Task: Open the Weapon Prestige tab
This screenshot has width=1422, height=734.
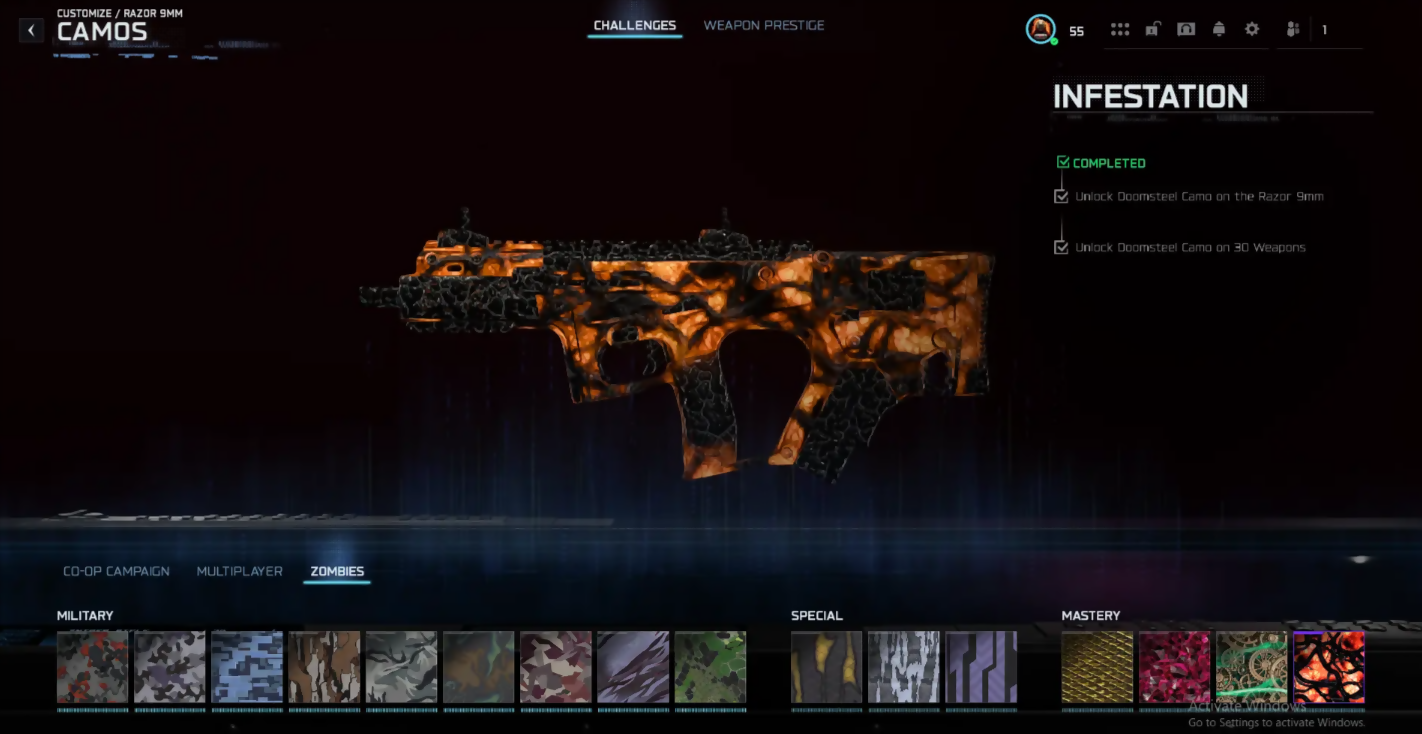Action: [x=764, y=25]
